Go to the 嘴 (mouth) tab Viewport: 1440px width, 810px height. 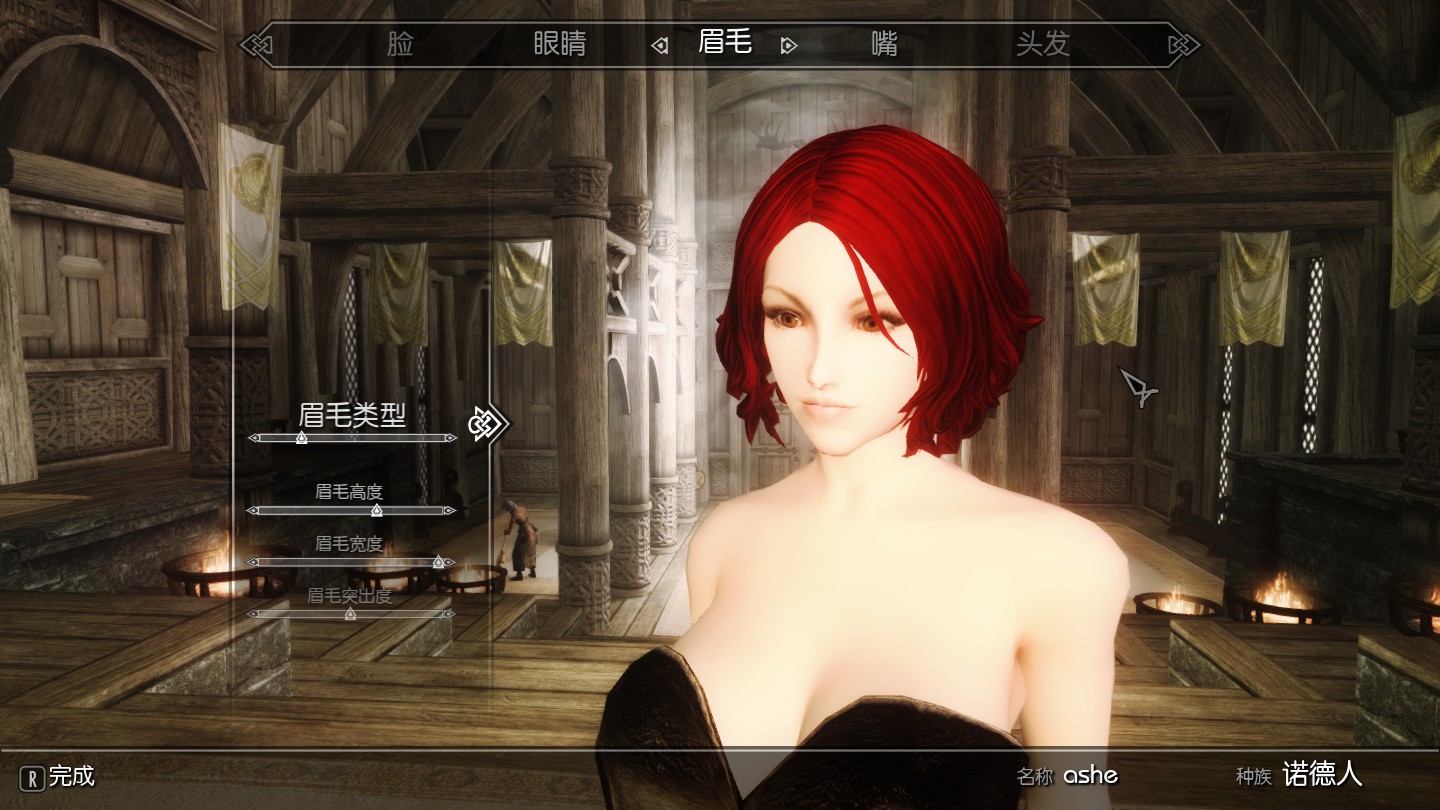pos(884,45)
